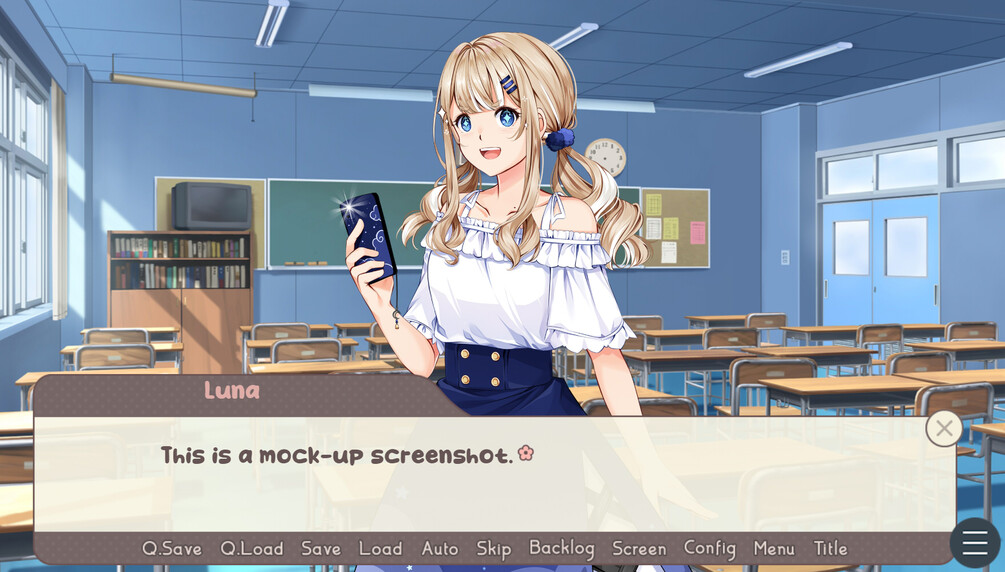Open the Load menu

pyautogui.click(x=380, y=548)
